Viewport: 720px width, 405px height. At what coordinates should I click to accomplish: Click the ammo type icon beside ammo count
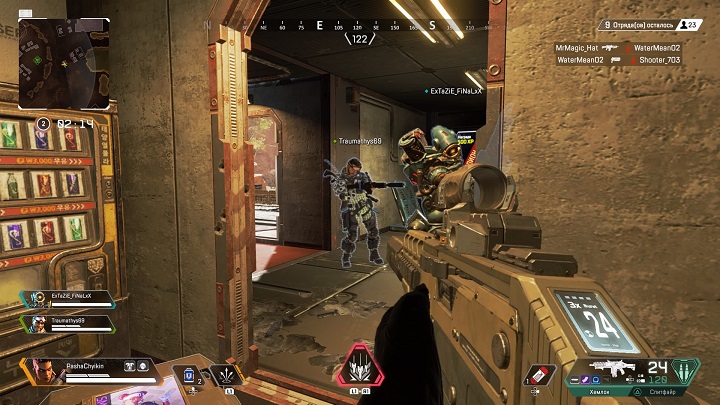click(685, 370)
